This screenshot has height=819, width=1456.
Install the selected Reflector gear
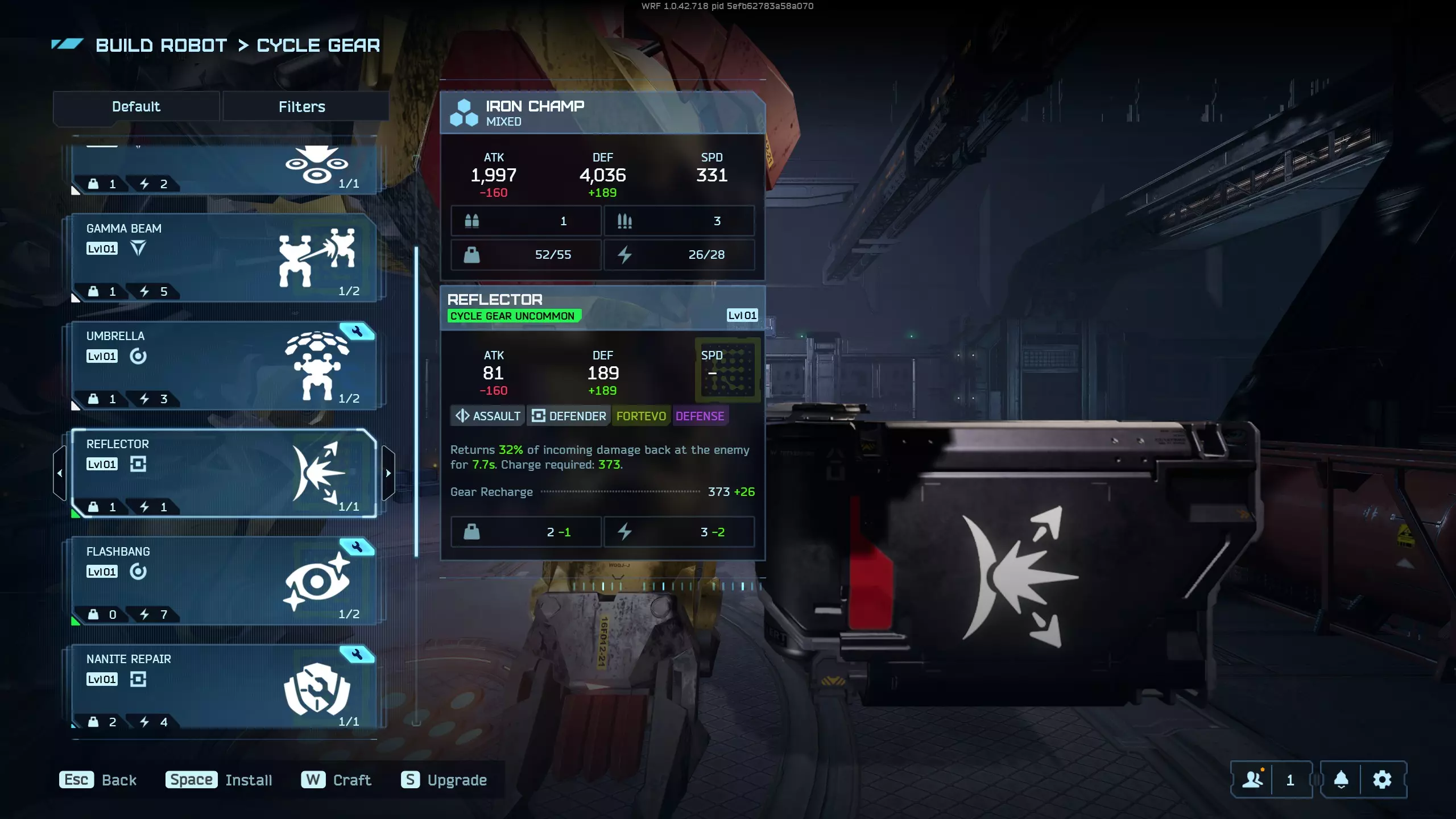pyautogui.click(x=219, y=780)
